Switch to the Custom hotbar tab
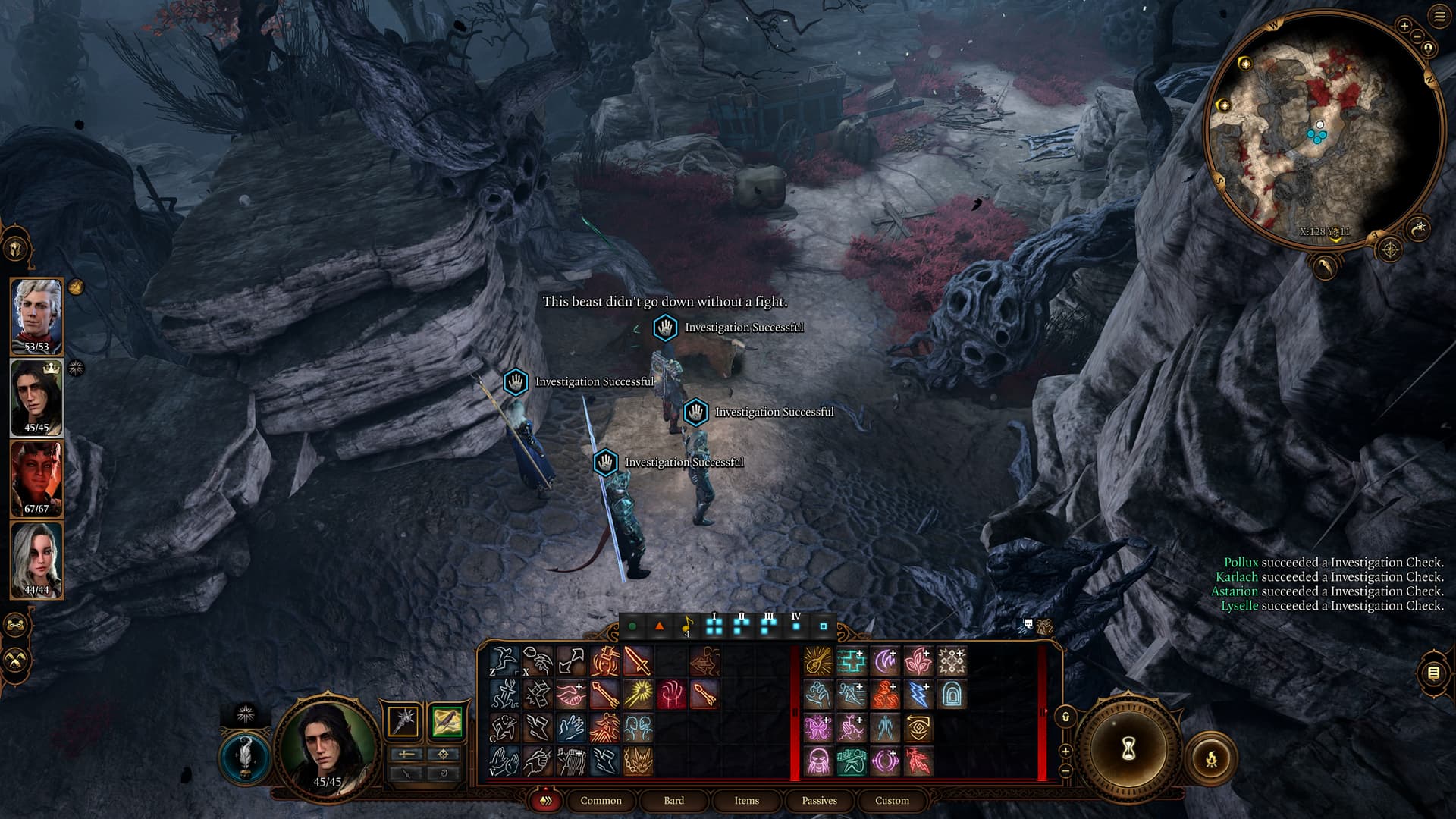This screenshot has width=1456, height=819. [x=892, y=800]
